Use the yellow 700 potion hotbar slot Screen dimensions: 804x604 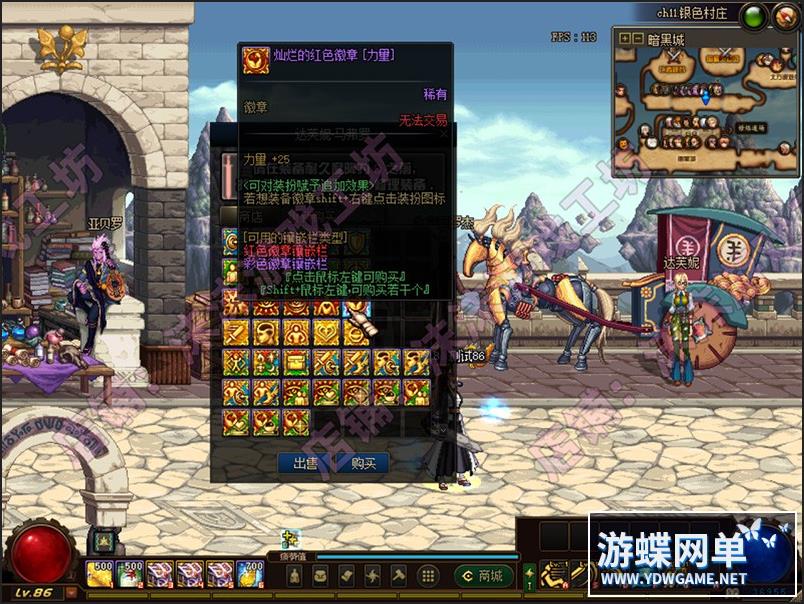(x=250, y=573)
